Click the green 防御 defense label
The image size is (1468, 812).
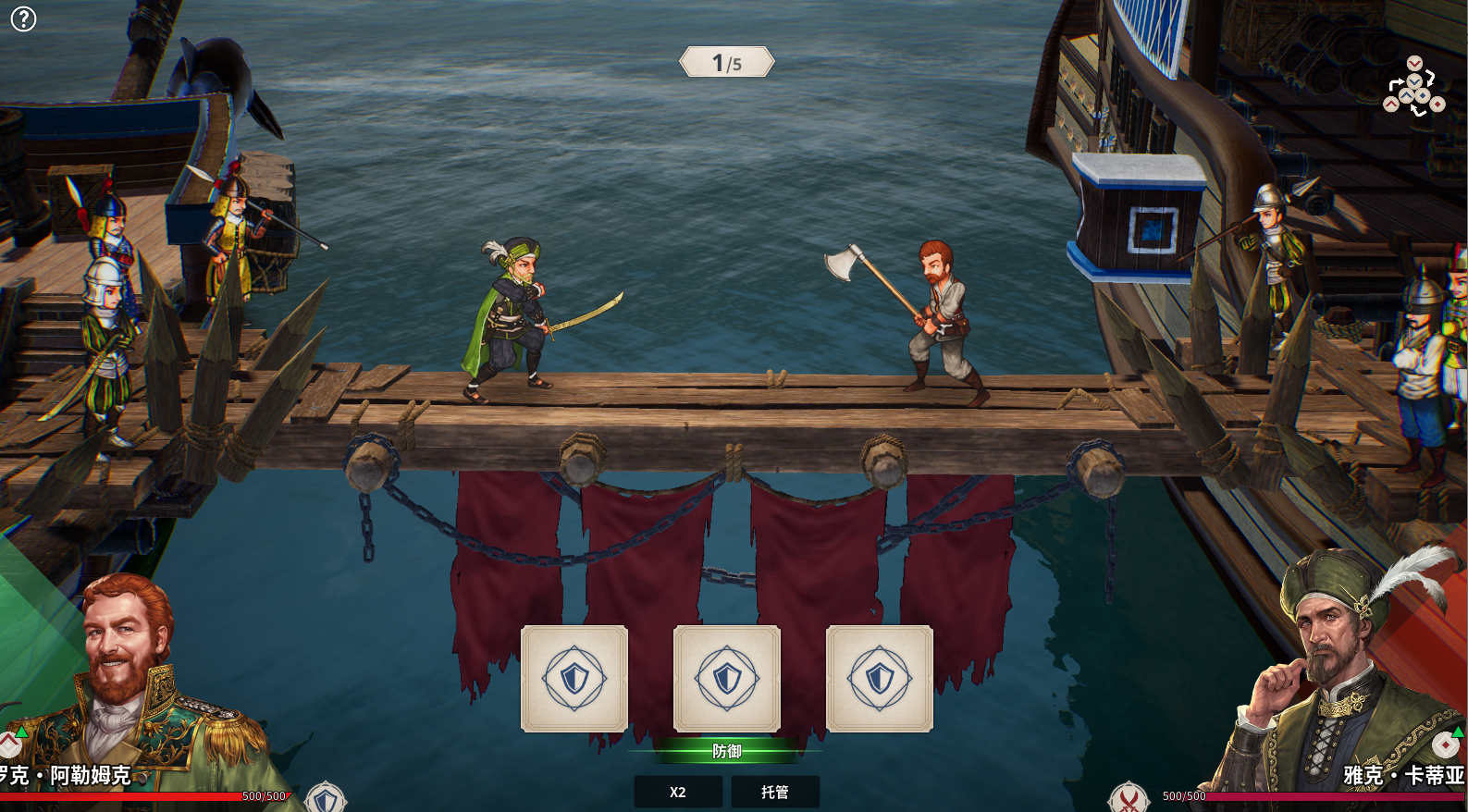tap(726, 751)
